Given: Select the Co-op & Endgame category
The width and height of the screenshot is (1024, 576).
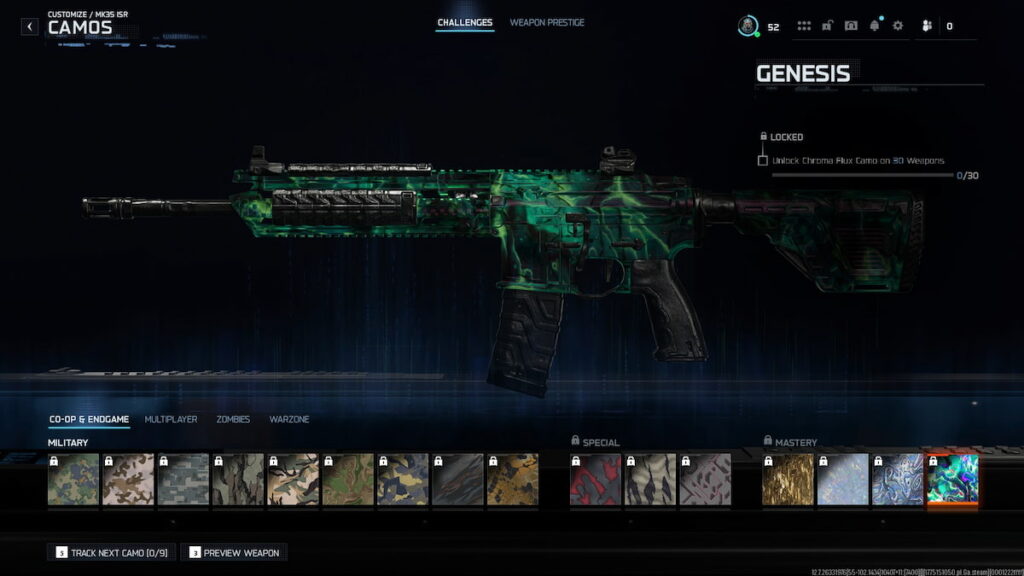Looking at the screenshot, I should pos(89,419).
